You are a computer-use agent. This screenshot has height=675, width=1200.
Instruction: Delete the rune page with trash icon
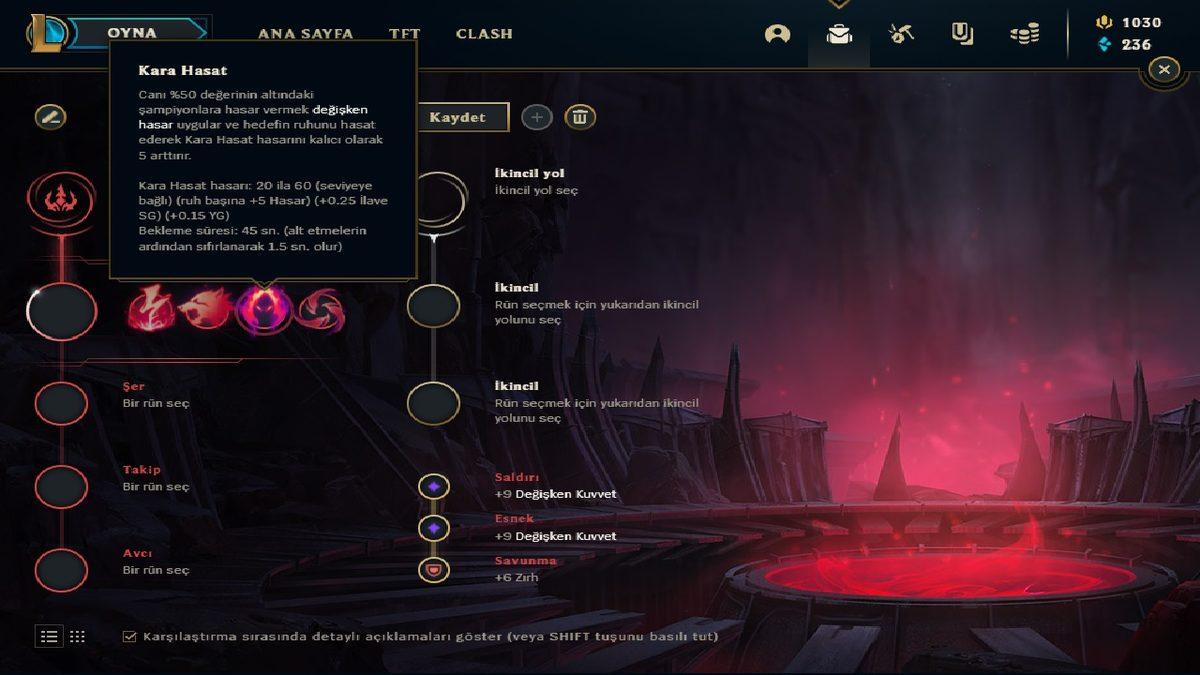point(580,117)
